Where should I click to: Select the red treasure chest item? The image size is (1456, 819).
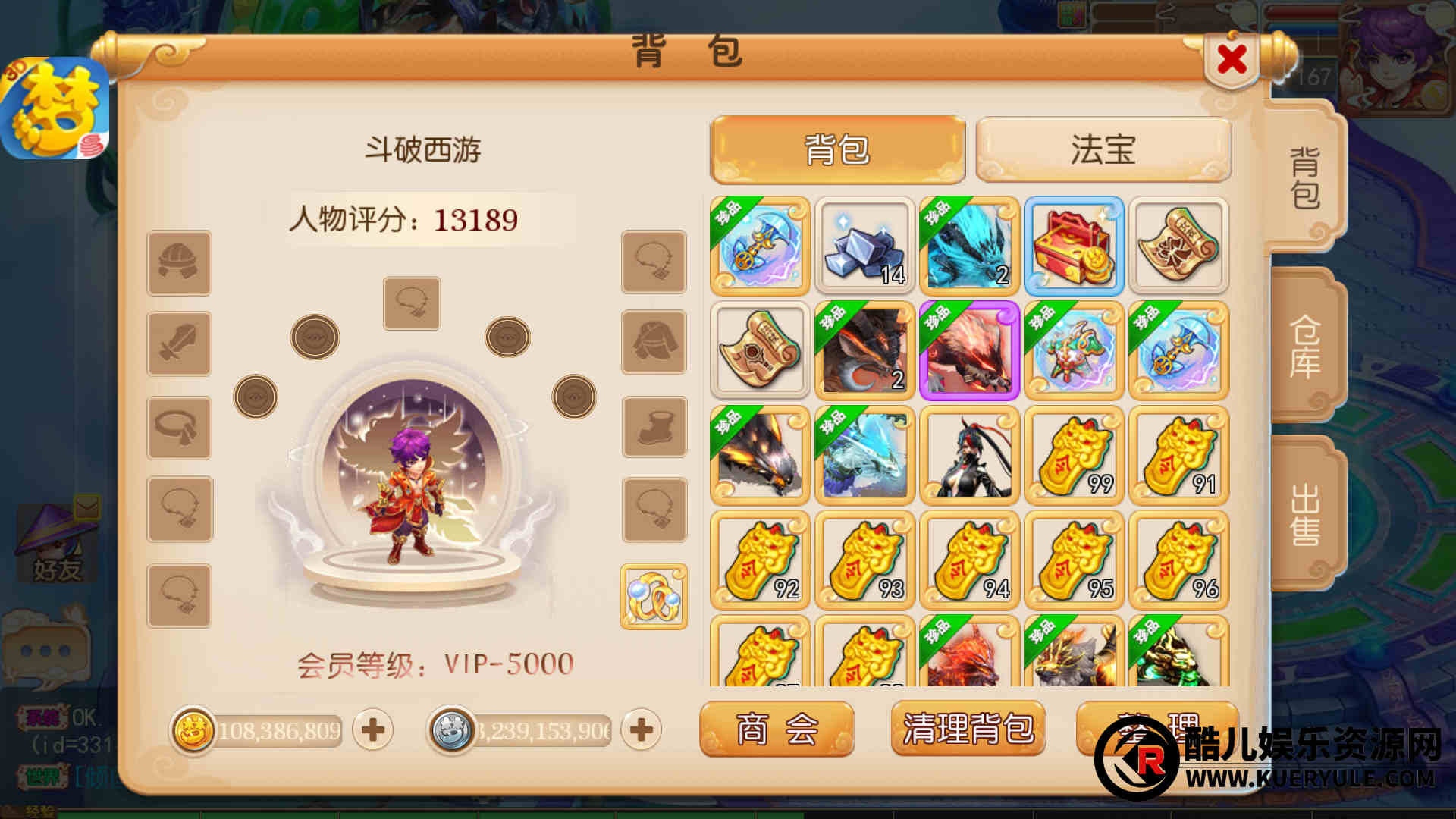tap(1074, 246)
